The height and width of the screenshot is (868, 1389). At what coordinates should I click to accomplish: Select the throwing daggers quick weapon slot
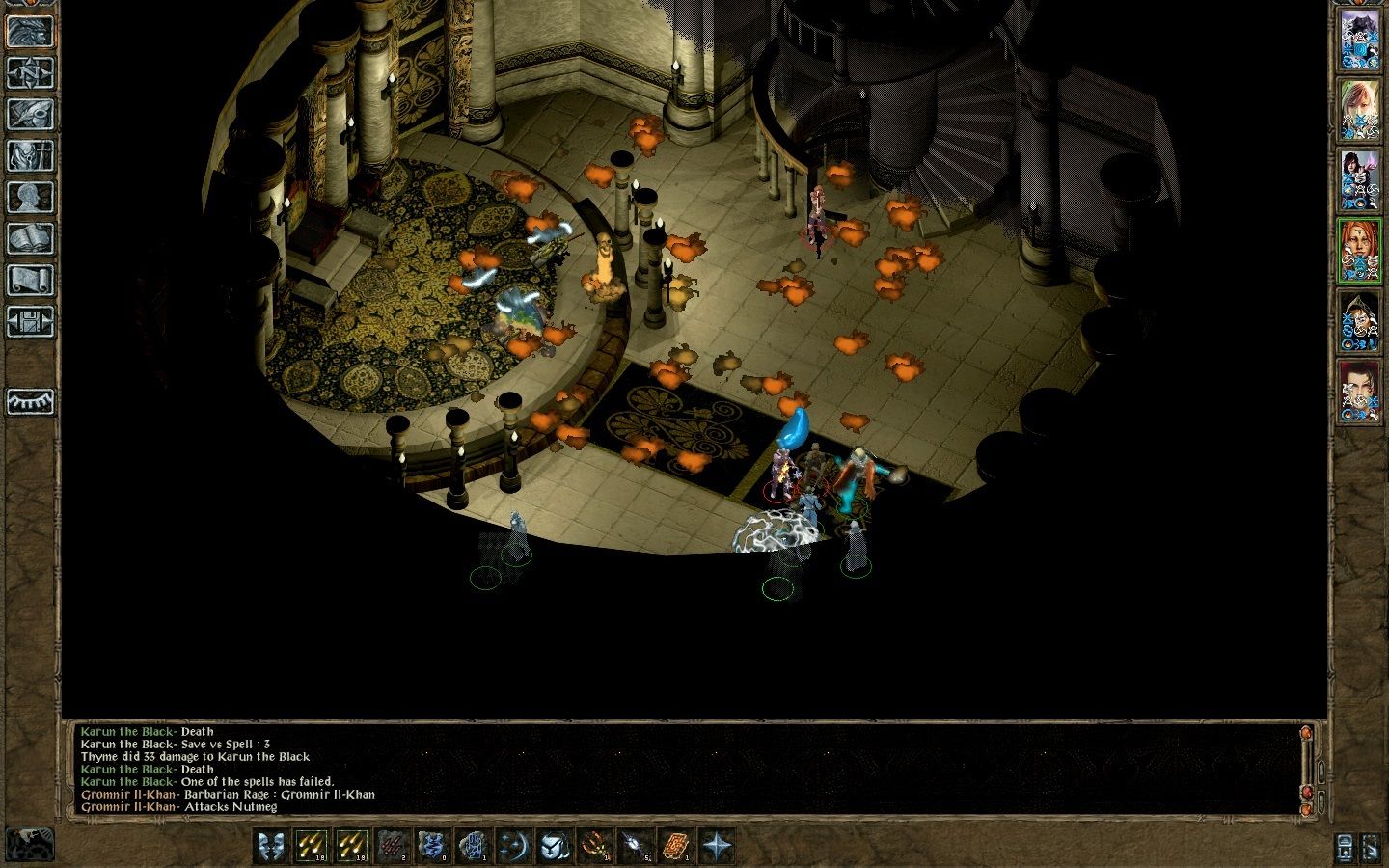390,846
